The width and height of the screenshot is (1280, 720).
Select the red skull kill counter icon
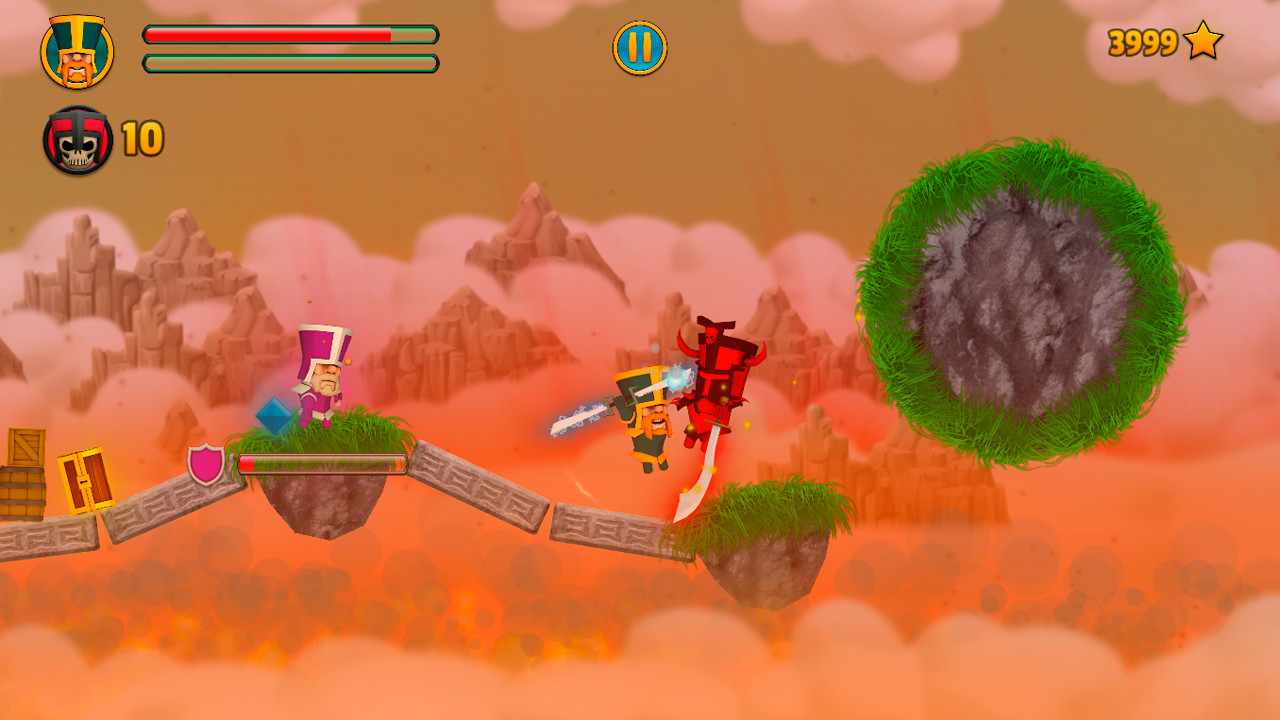tap(77, 139)
